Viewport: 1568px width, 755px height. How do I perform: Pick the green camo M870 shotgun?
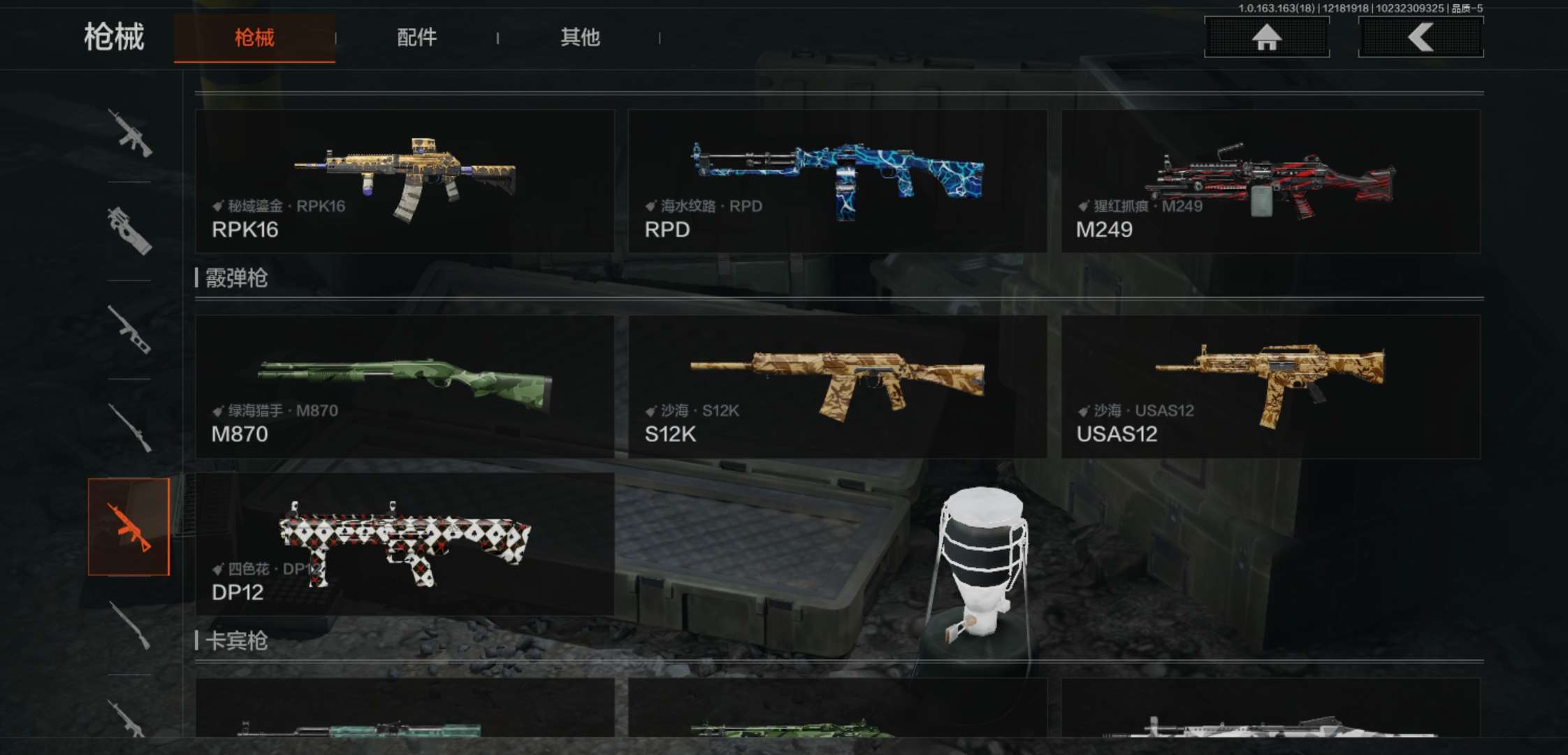[x=405, y=387]
